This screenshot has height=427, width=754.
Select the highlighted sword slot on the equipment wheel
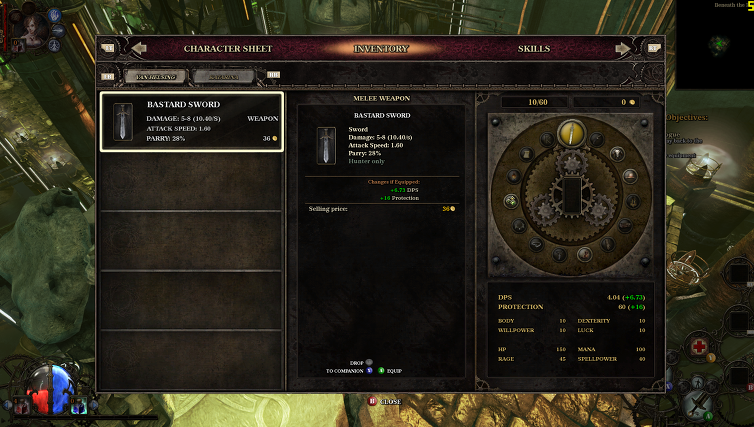(570, 131)
